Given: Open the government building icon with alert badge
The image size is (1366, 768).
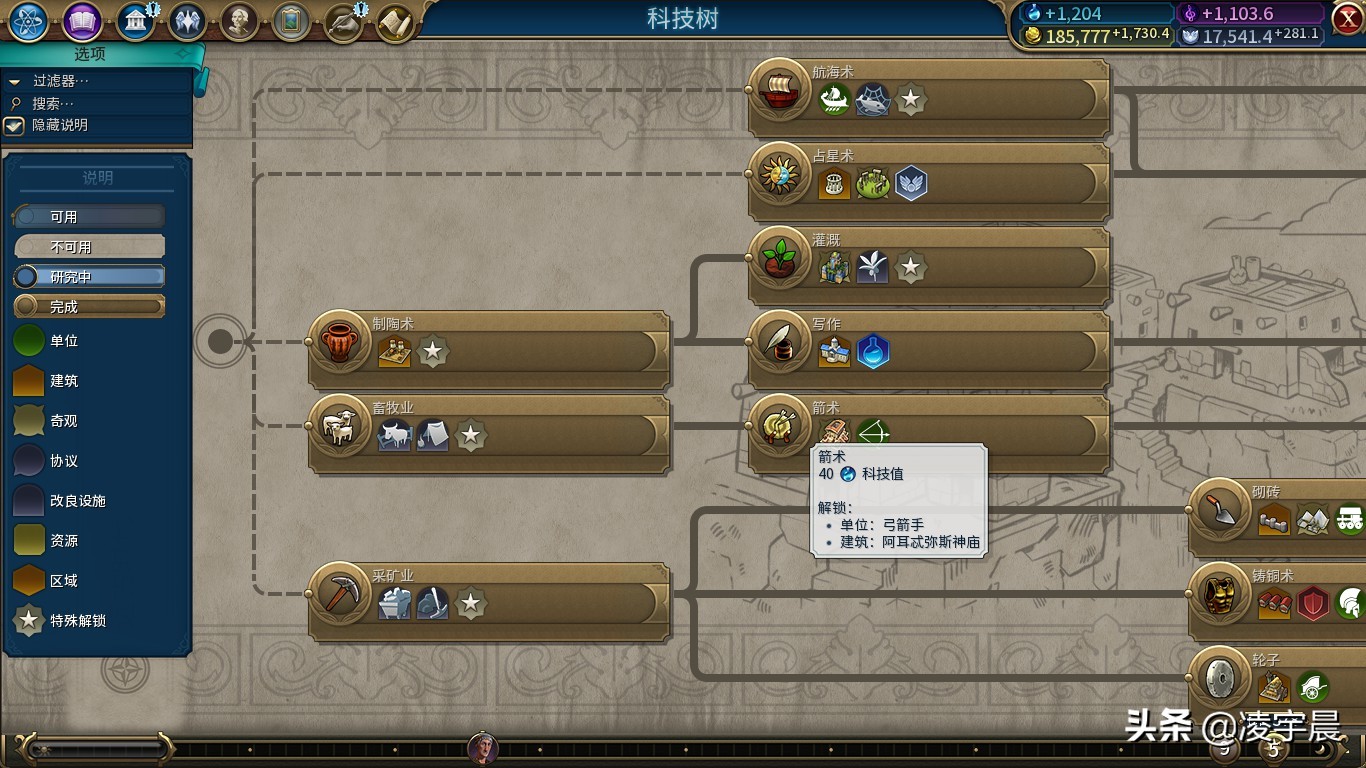Looking at the screenshot, I should pos(134,22).
